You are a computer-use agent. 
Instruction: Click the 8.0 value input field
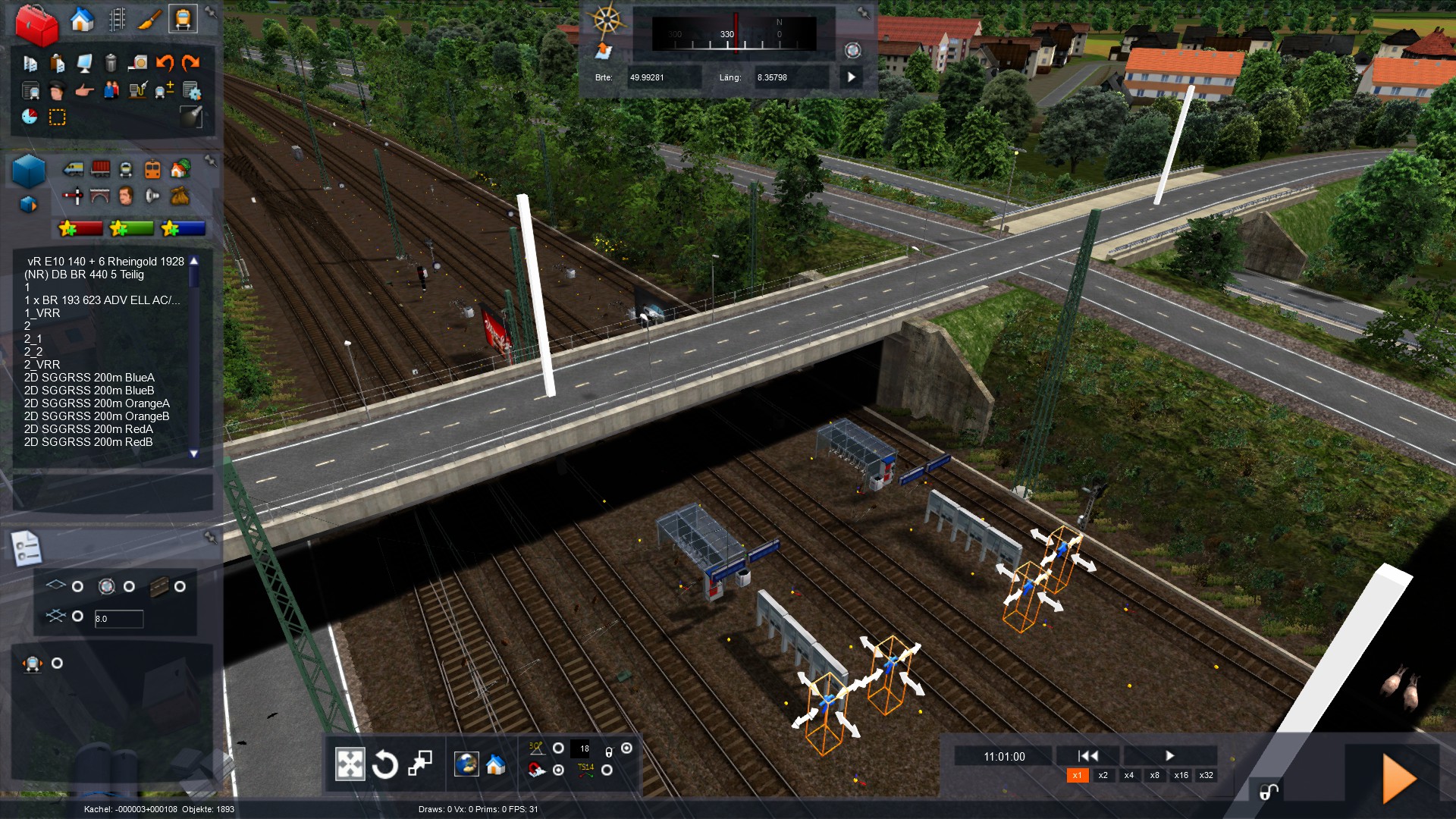118,619
